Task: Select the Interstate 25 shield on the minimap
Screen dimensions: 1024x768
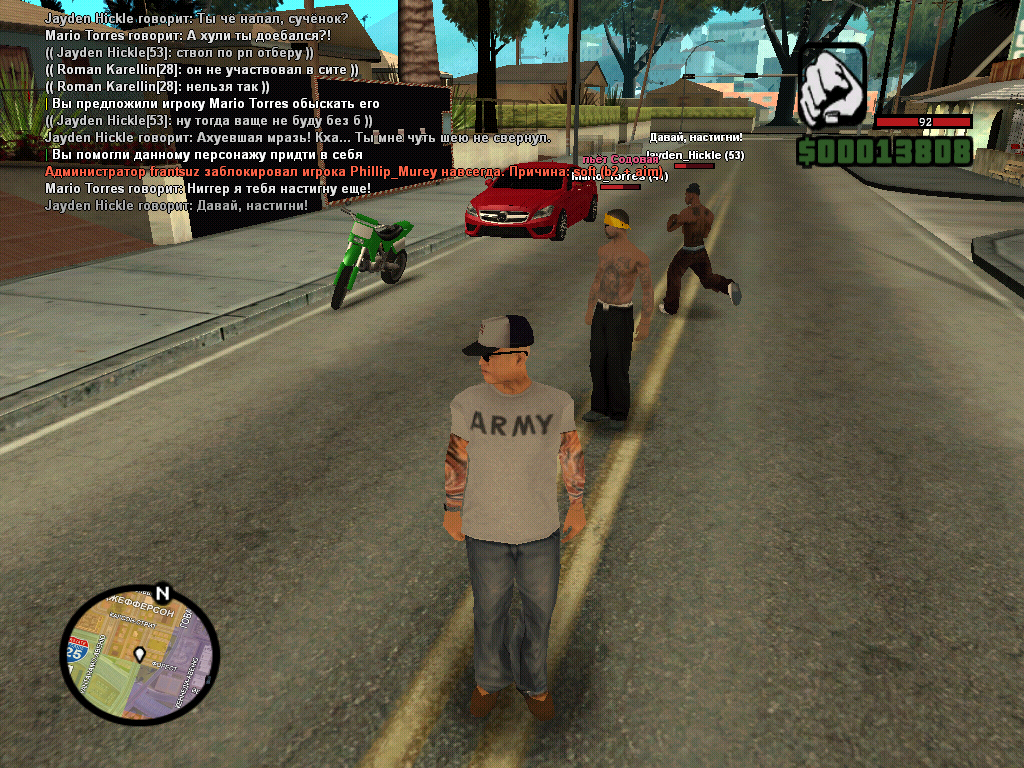Action: [x=76, y=651]
